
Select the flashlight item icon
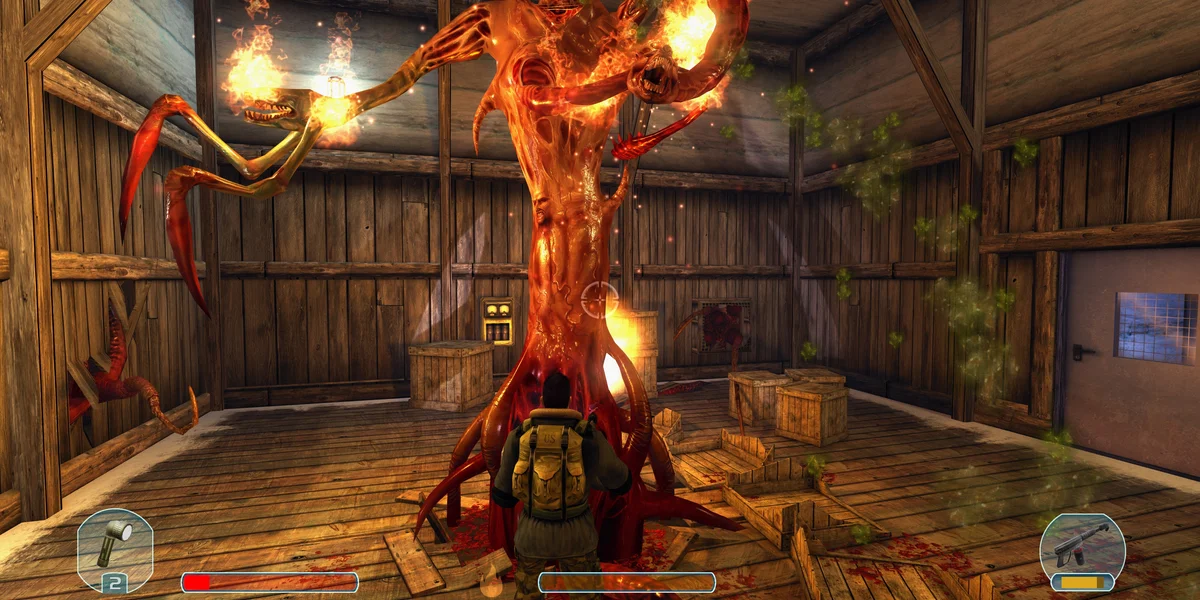(x=114, y=543)
